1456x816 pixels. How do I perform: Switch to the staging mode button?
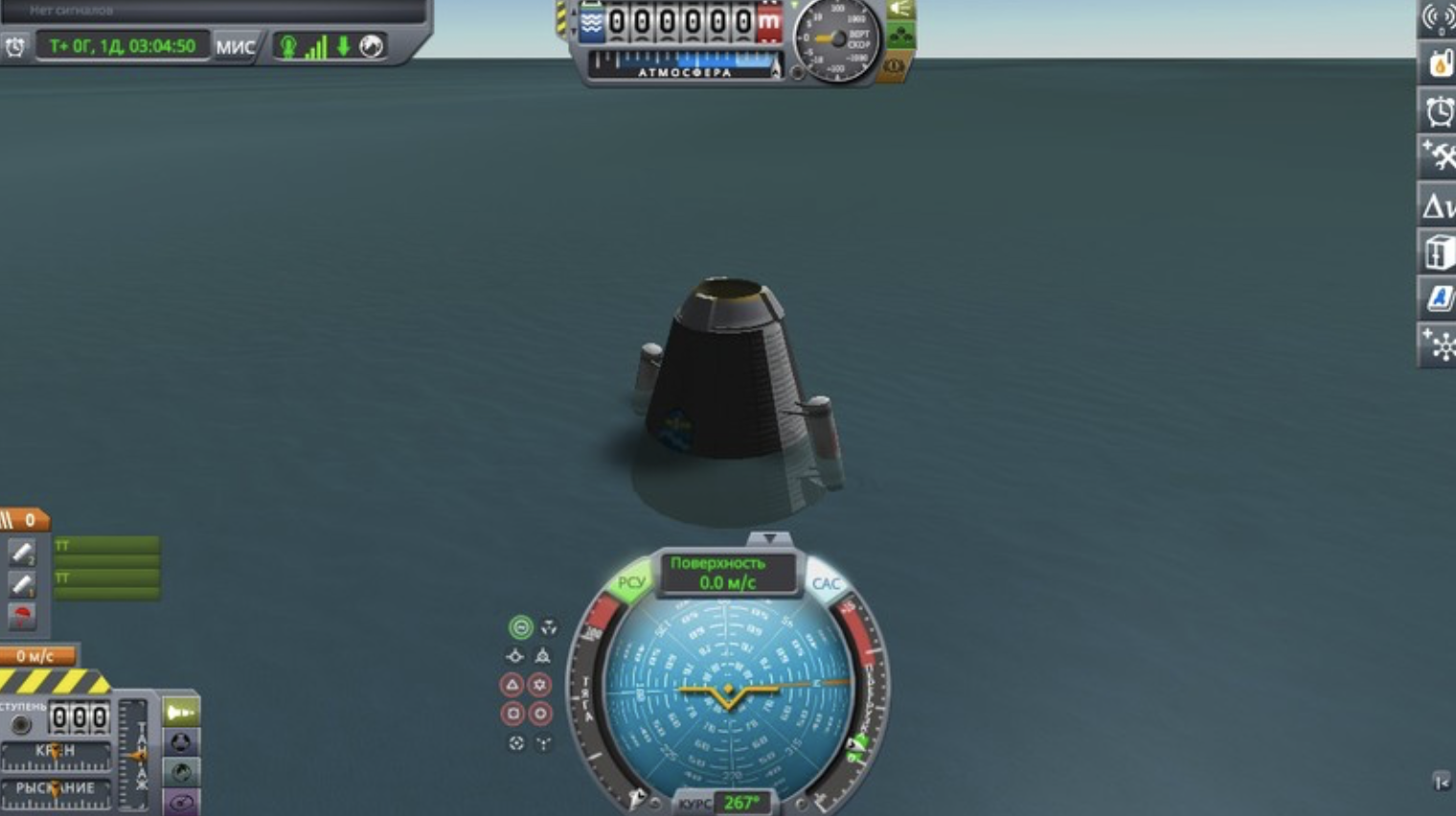[x=181, y=713]
